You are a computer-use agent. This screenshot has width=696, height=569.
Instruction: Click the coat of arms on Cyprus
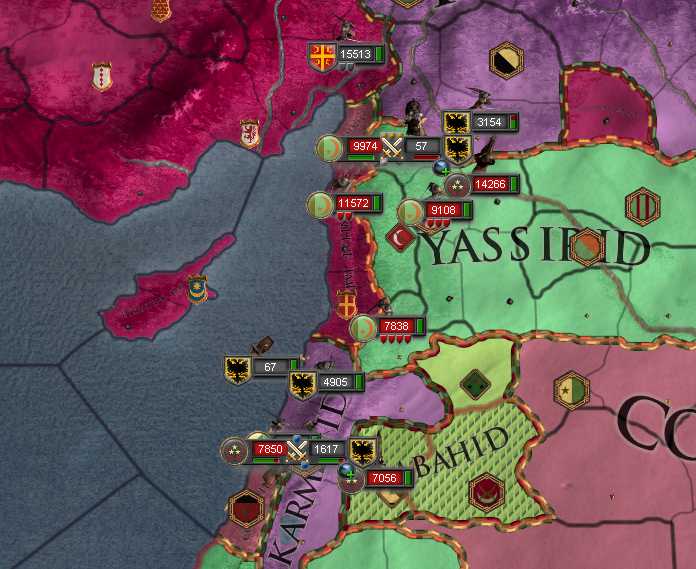click(197, 289)
